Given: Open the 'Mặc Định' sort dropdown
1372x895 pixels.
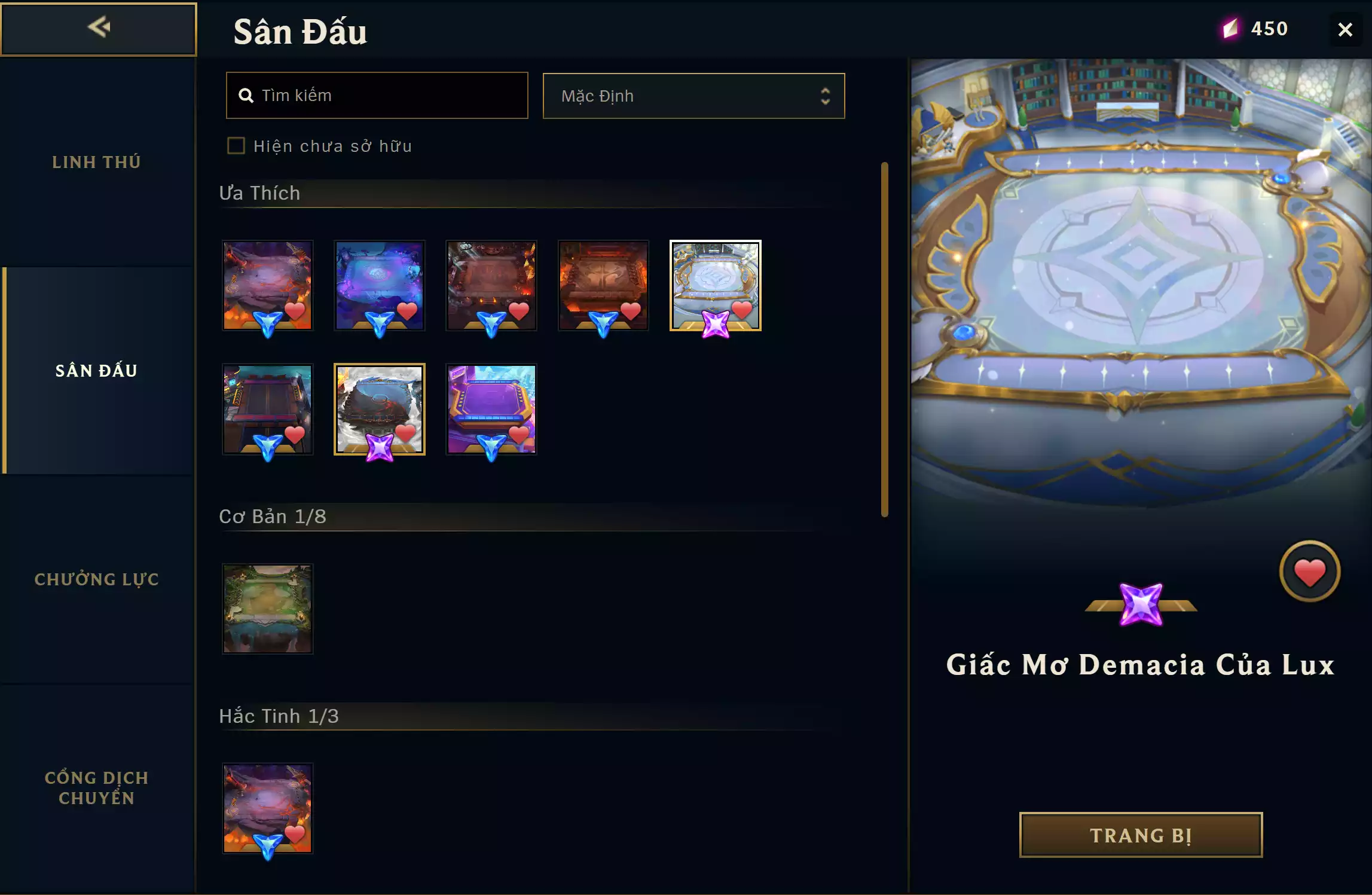Looking at the screenshot, I should click(x=693, y=96).
